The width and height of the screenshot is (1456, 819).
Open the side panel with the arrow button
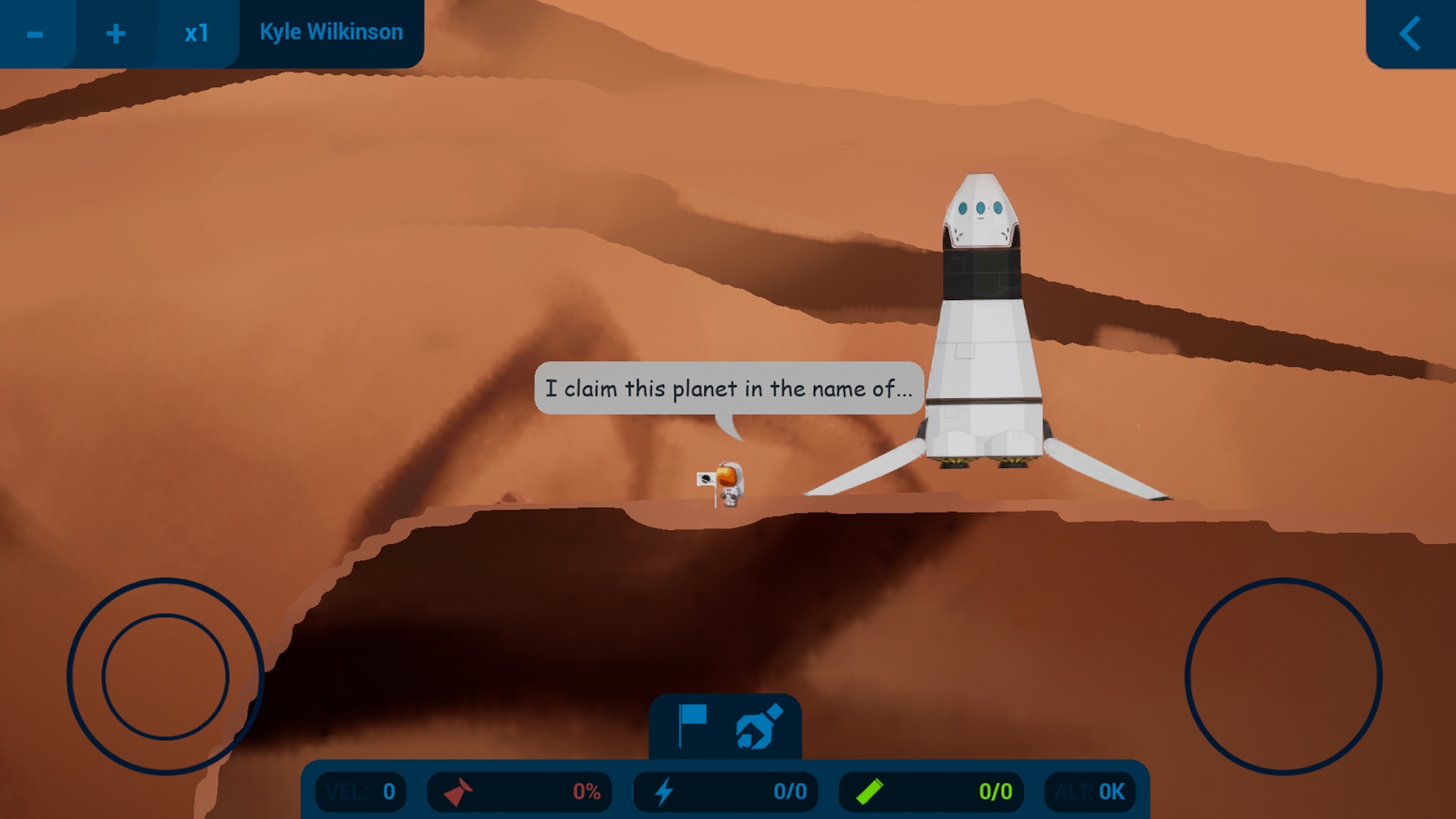click(1410, 34)
